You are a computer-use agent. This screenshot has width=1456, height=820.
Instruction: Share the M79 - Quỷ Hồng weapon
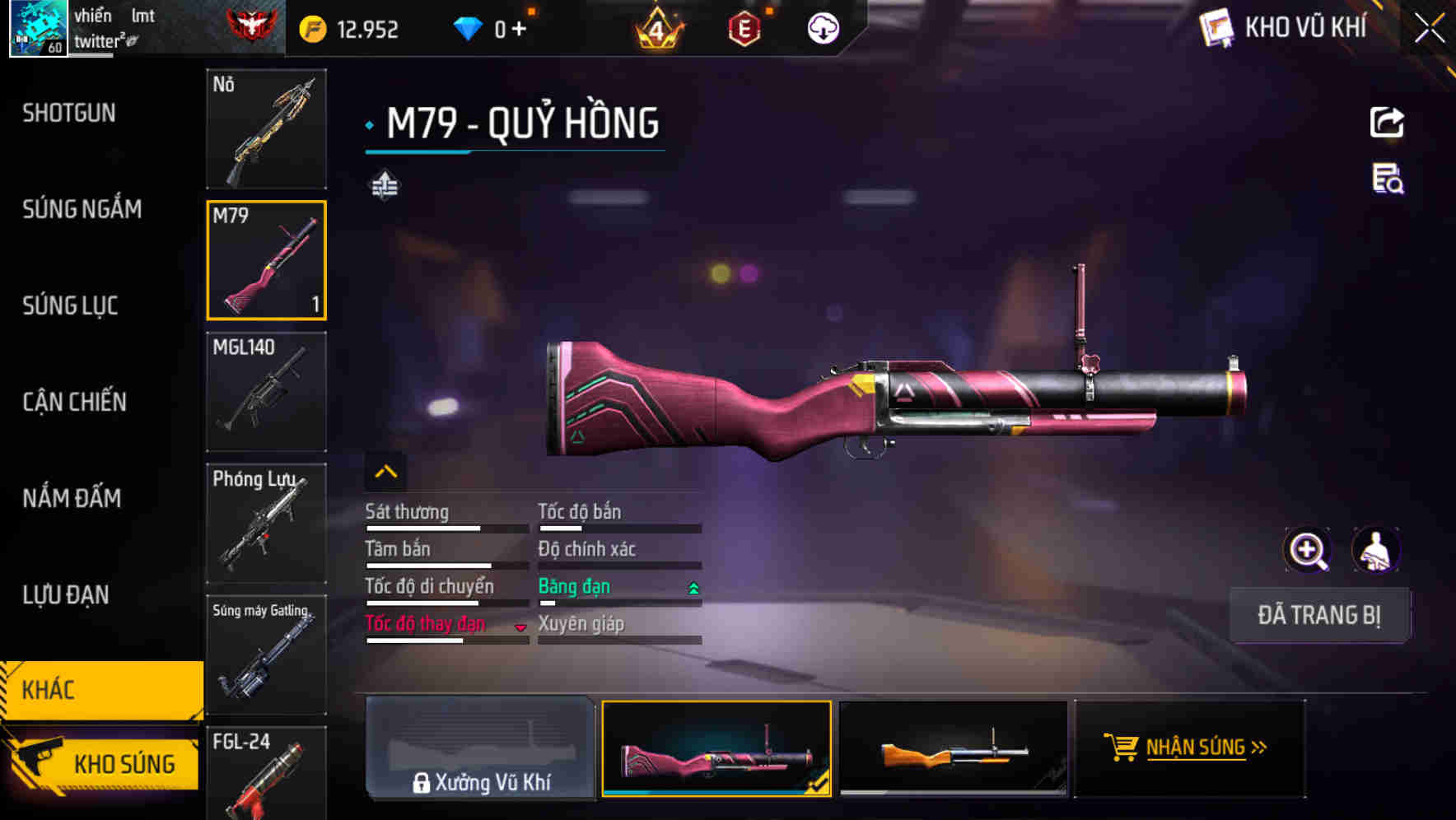point(1388,122)
